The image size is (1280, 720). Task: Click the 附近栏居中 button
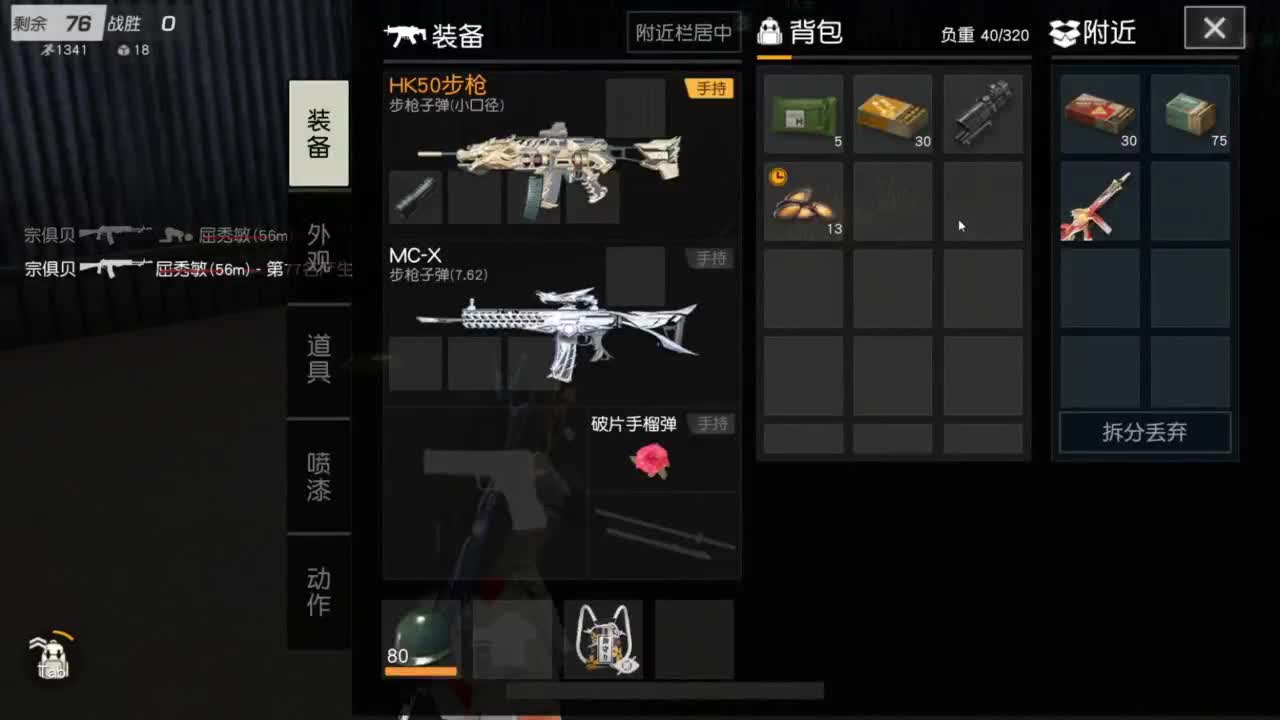683,33
